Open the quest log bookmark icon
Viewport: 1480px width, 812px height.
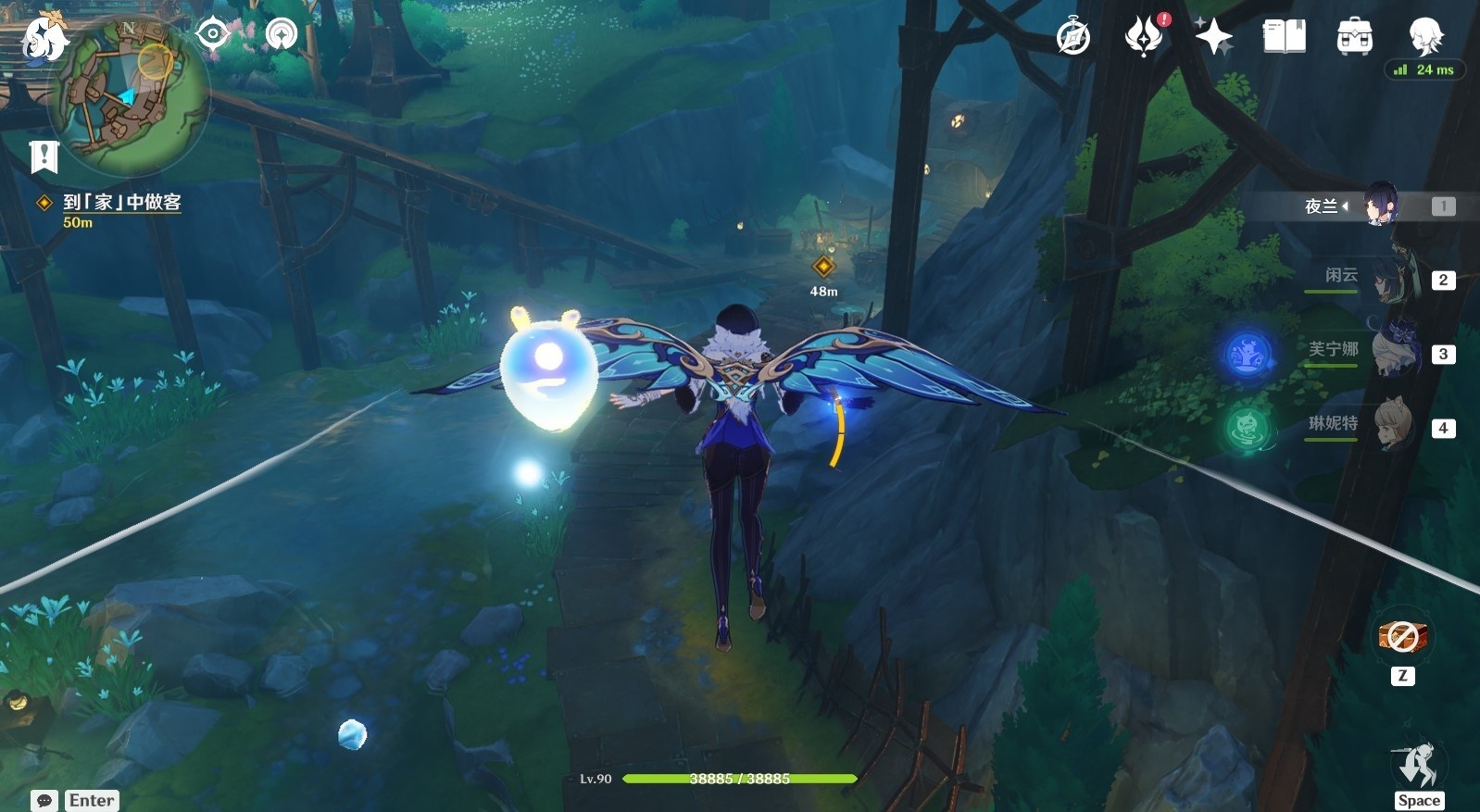44,156
